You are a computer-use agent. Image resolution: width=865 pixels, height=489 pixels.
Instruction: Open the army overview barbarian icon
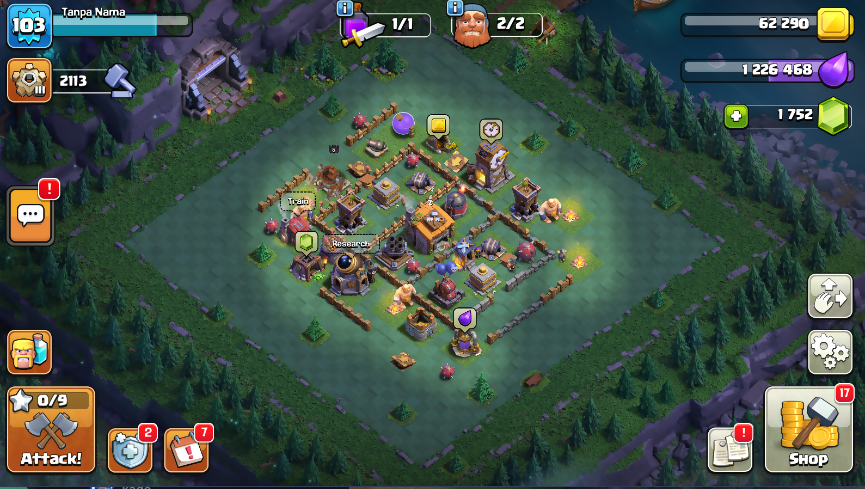[x=29, y=352]
